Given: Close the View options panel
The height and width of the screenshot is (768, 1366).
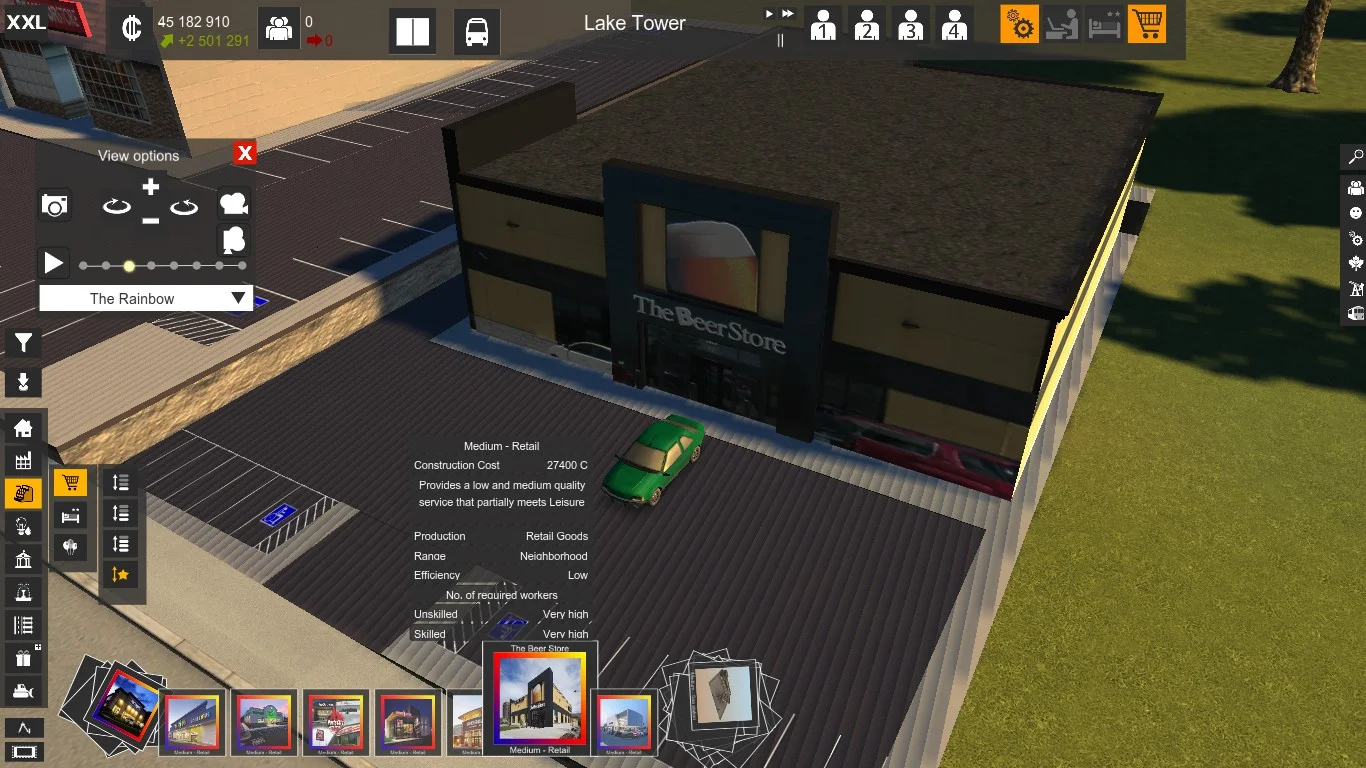Looking at the screenshot, I should (x=245, y=153).
